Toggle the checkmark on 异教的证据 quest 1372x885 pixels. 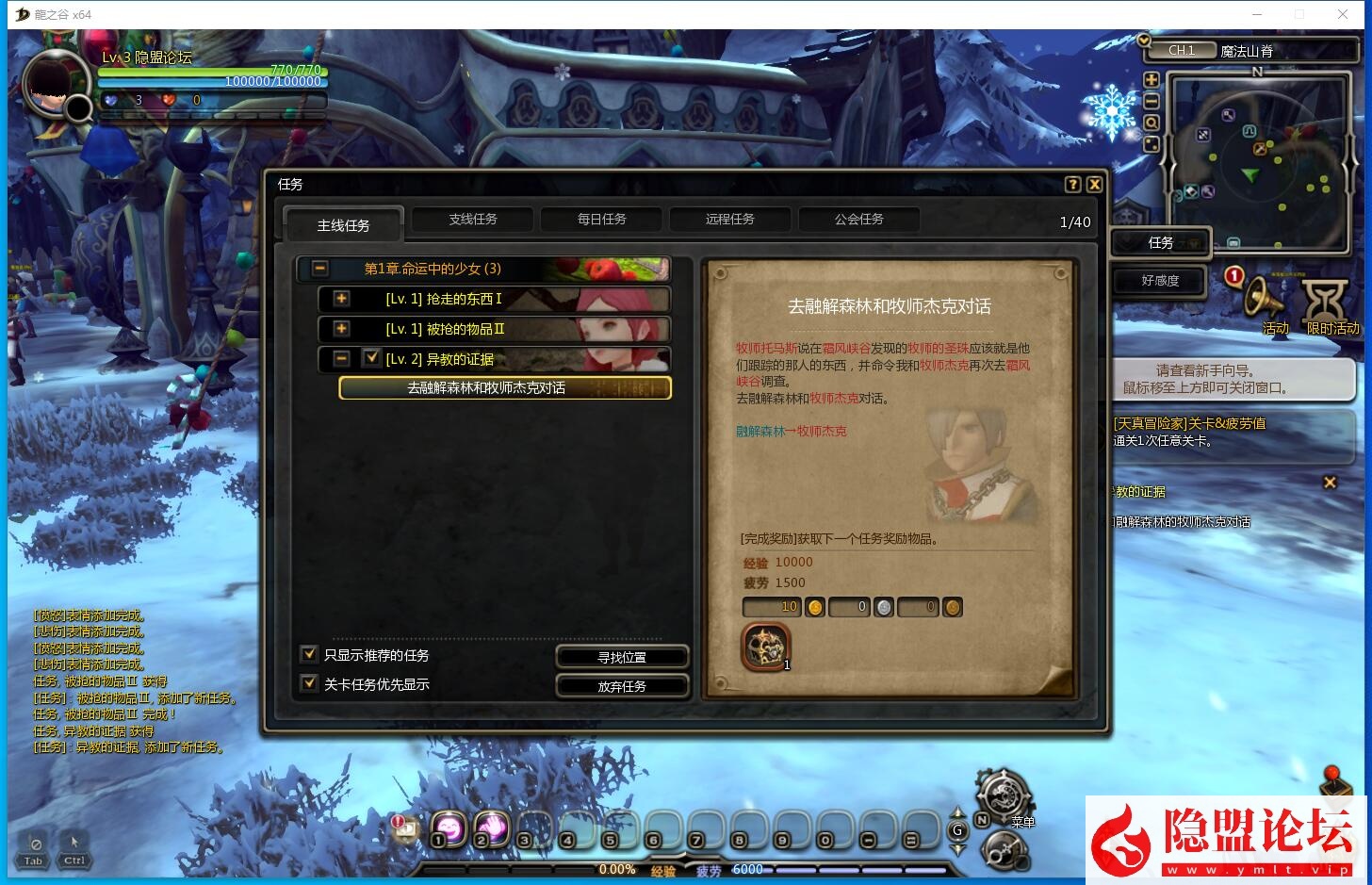point(370,358)
